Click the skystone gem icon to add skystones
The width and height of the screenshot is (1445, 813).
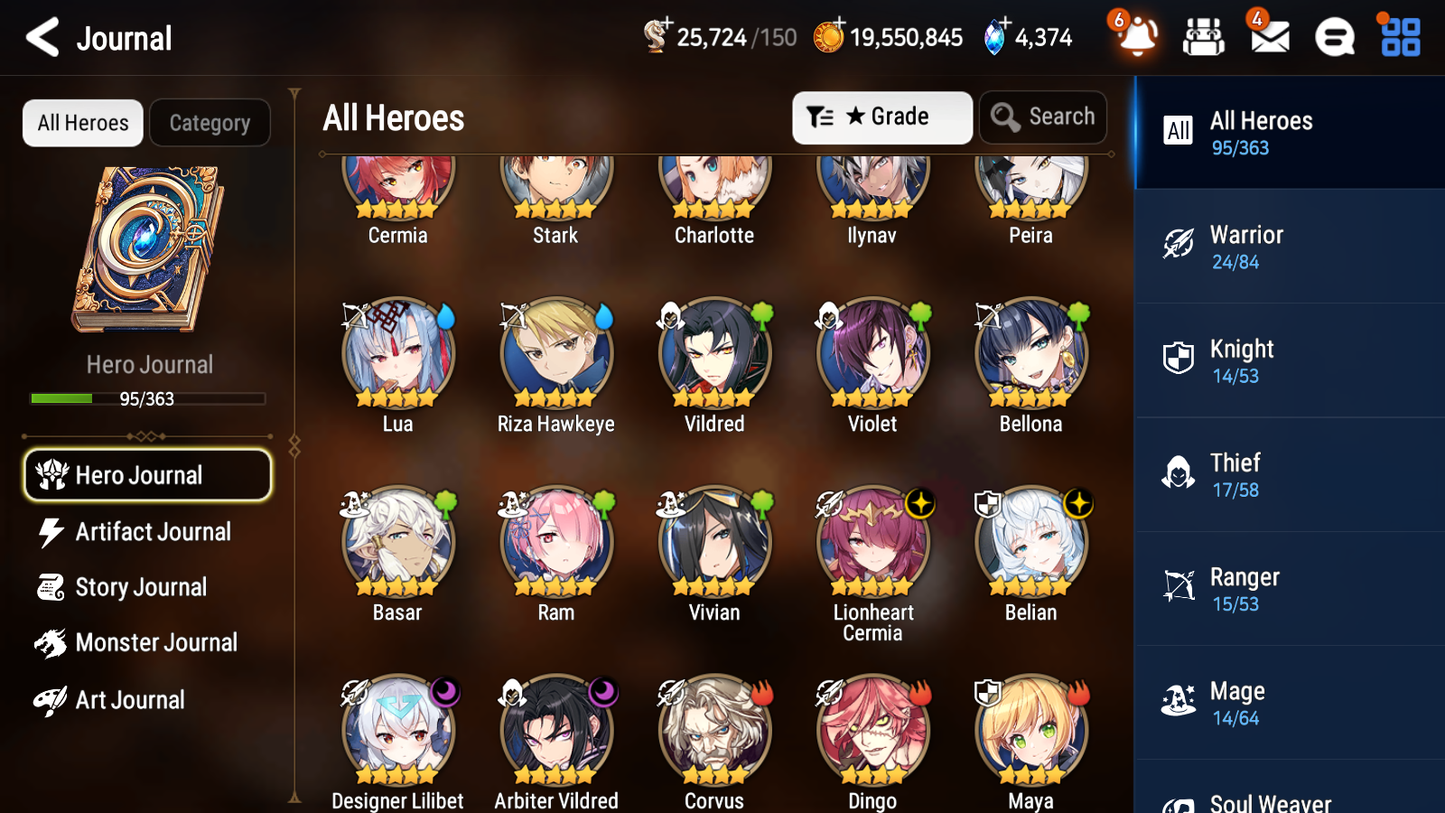point(992,35)
